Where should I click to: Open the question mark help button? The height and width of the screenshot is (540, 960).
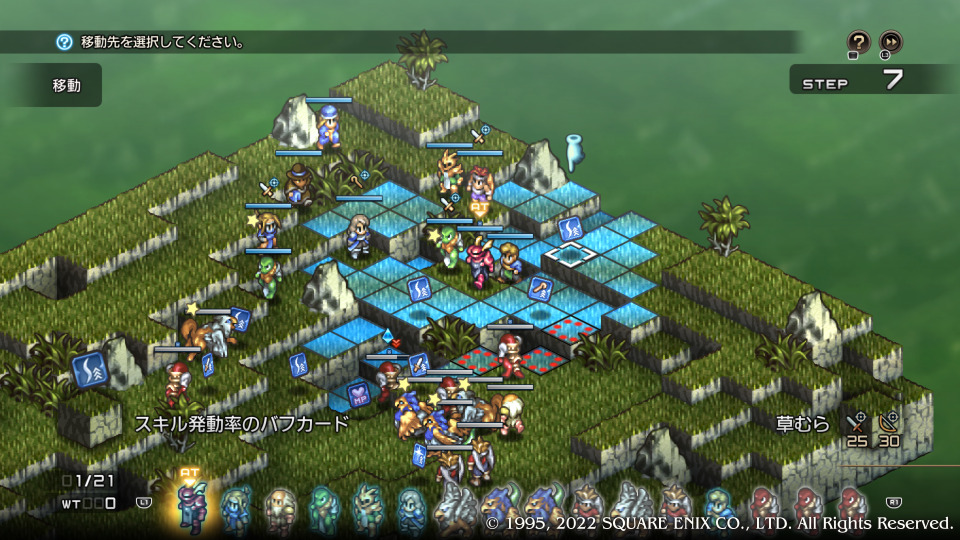tap(858, 41)
